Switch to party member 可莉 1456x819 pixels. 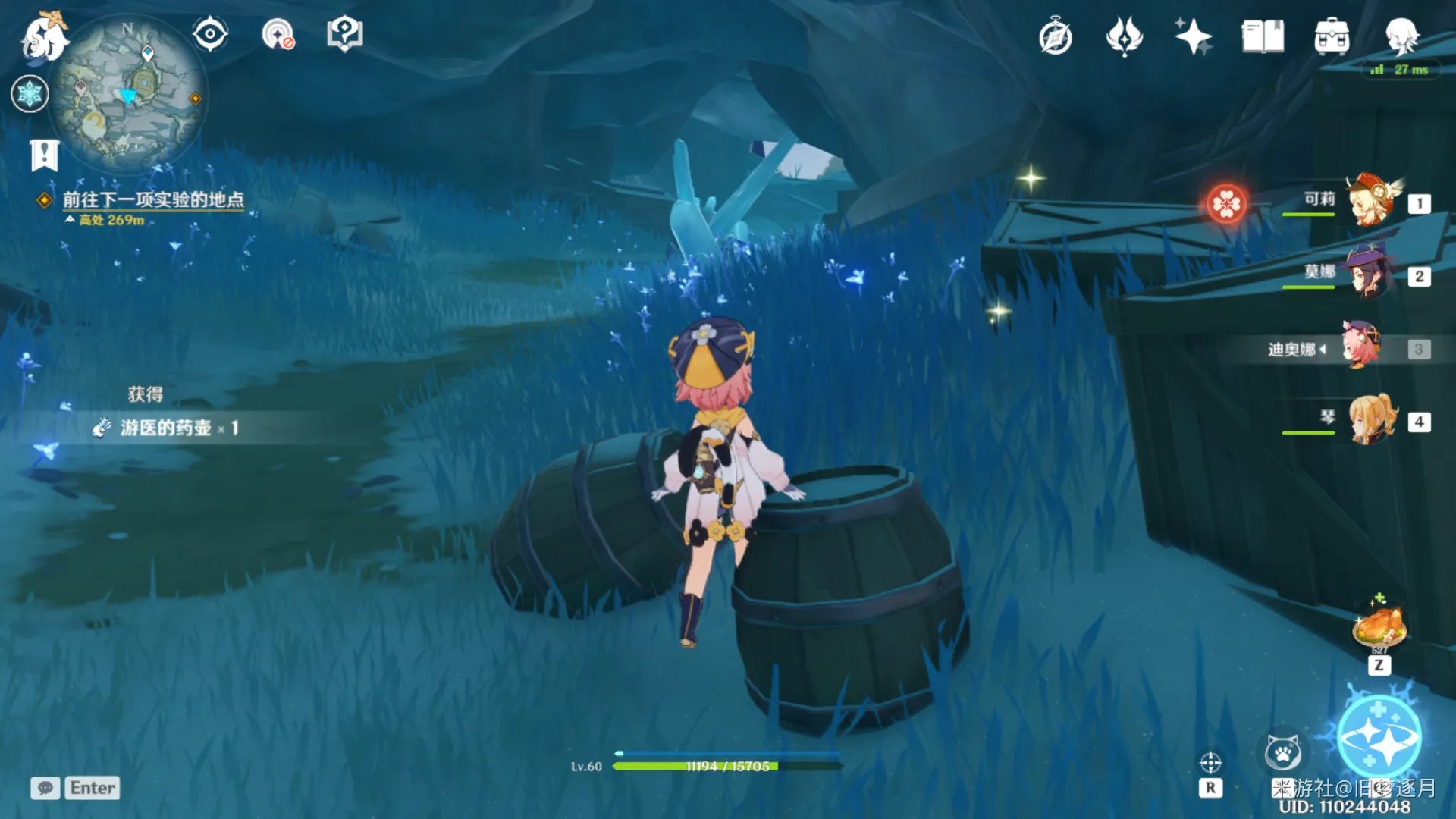click(1371, 201)
